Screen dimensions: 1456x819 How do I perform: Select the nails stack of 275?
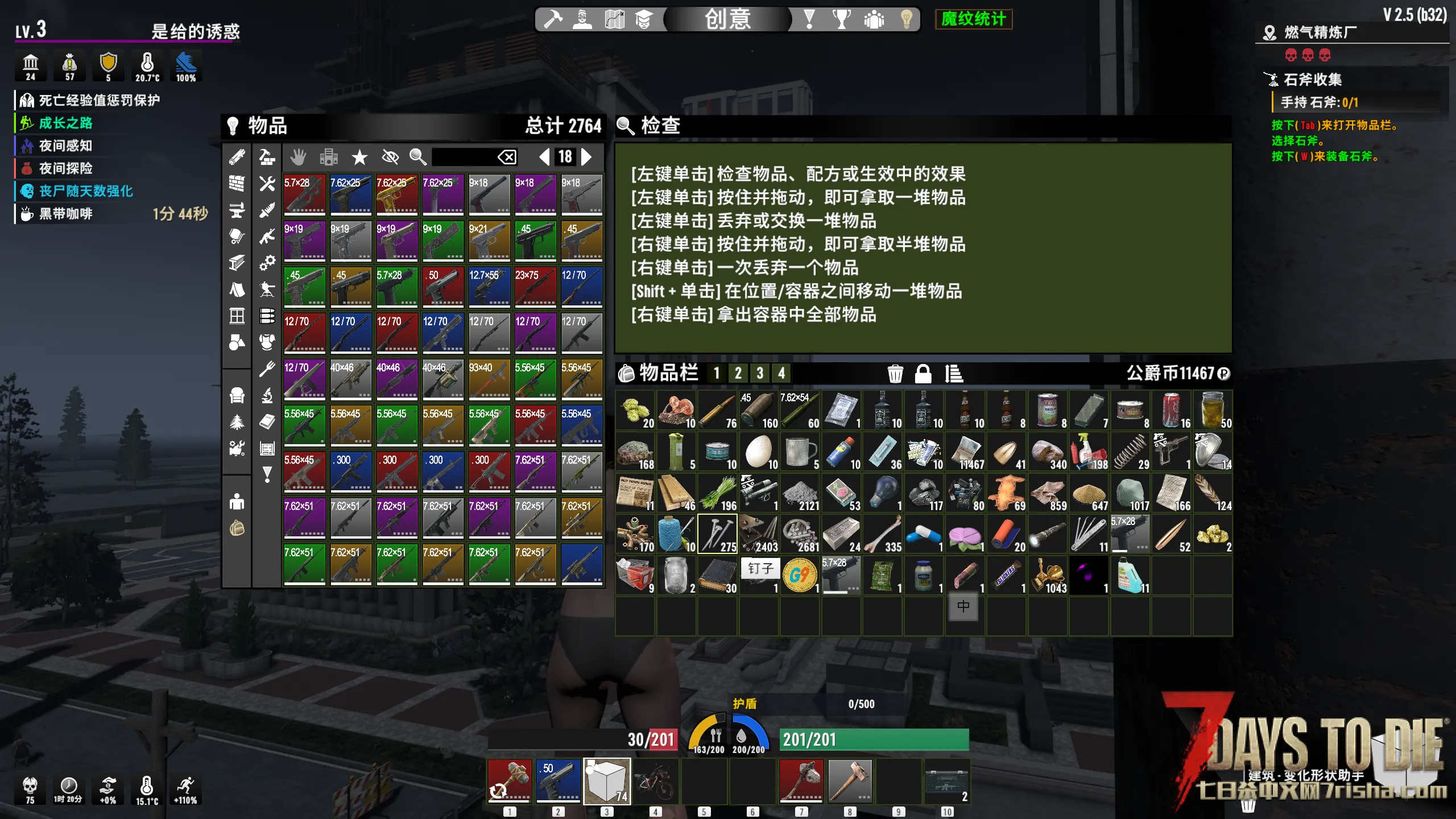point(717,534)
